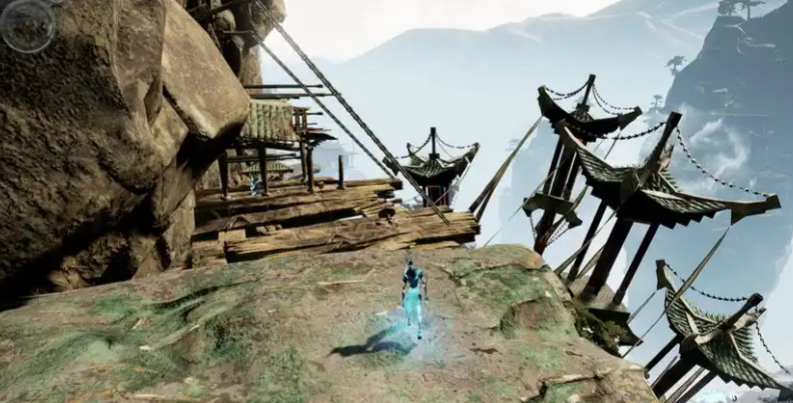Viewport: 793px width, 403px height.
Task: Click the circular emblem in the corner
Action: 27,26
